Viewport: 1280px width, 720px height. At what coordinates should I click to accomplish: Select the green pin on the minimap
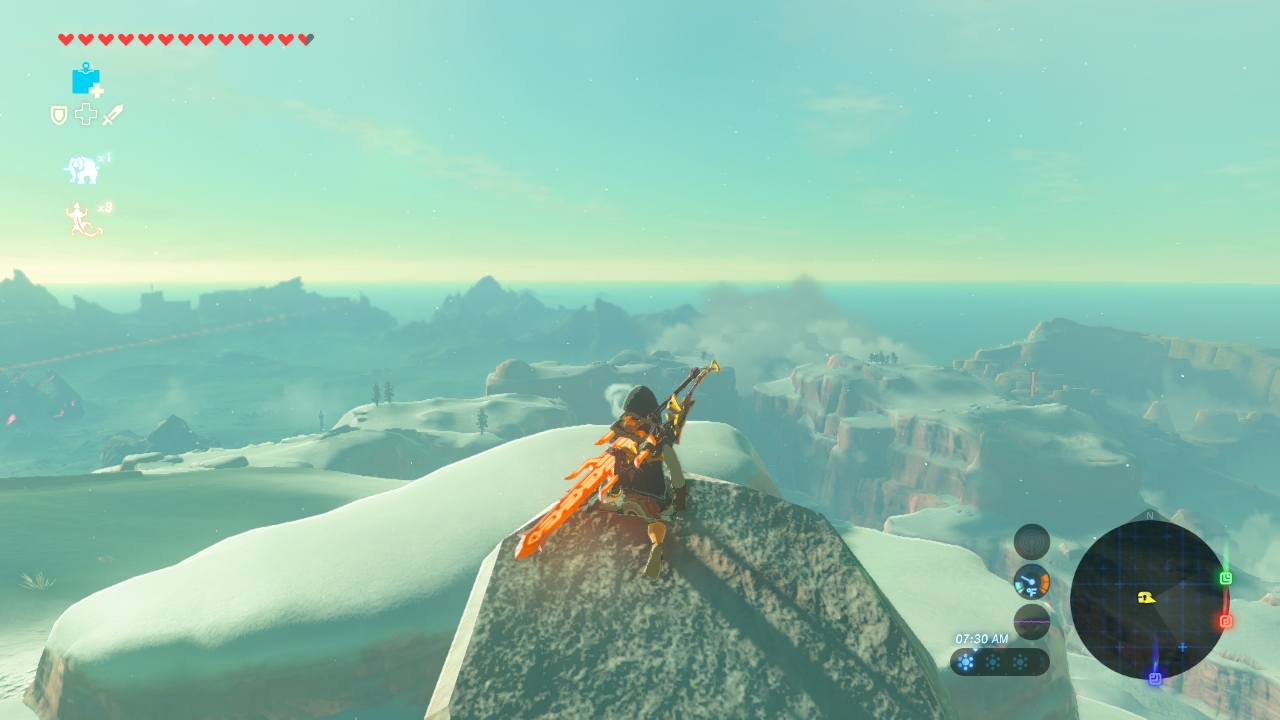[x=1226, y=578]
